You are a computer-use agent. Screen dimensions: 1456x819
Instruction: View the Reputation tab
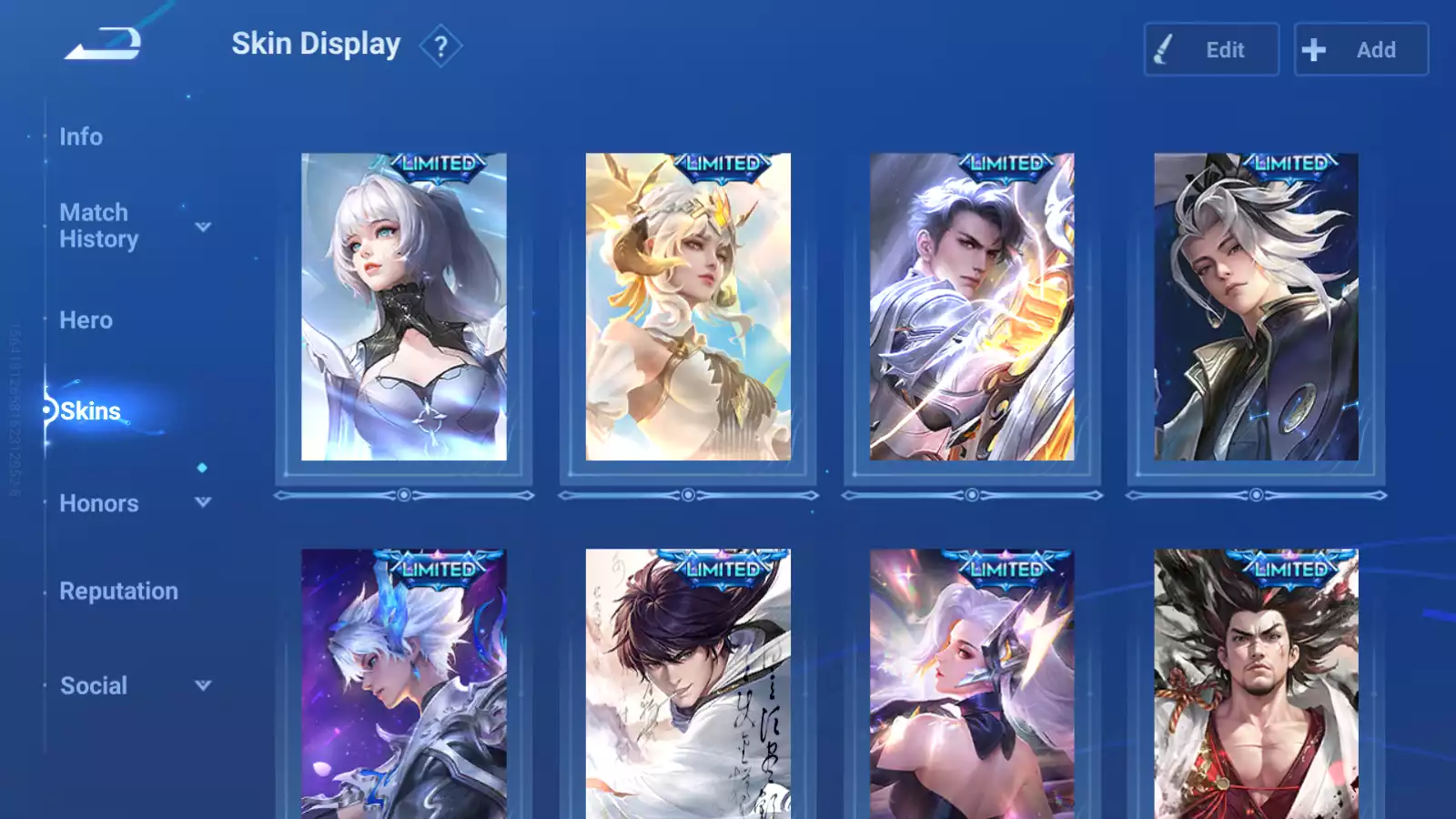[x=118, y=591]
